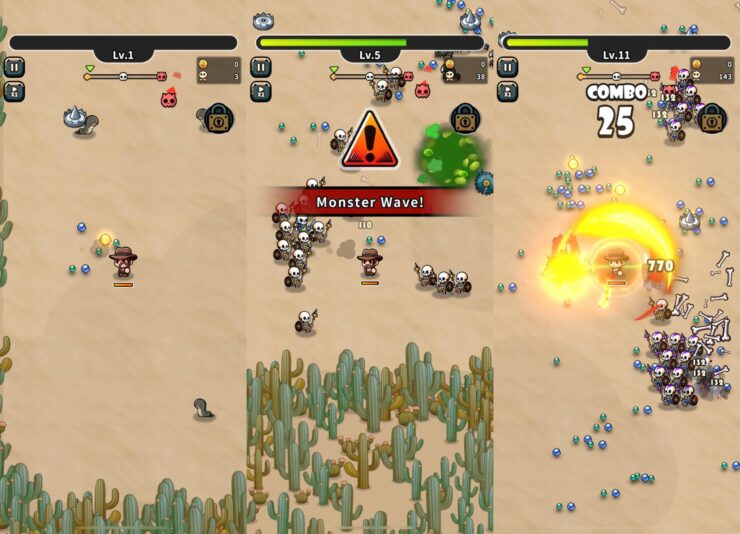Toggle X1 speed in the Lv.1 screen

pyautogui.click(x=14, y=91)
